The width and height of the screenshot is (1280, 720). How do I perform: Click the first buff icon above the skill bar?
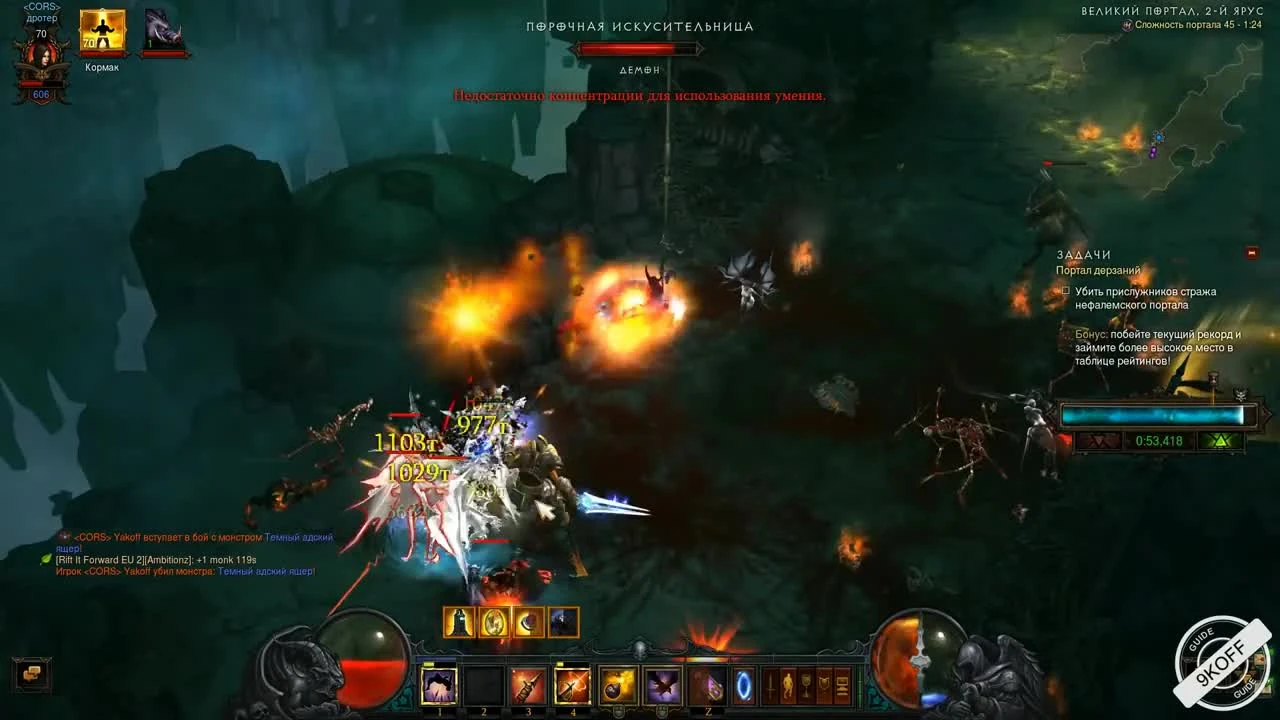458,622
